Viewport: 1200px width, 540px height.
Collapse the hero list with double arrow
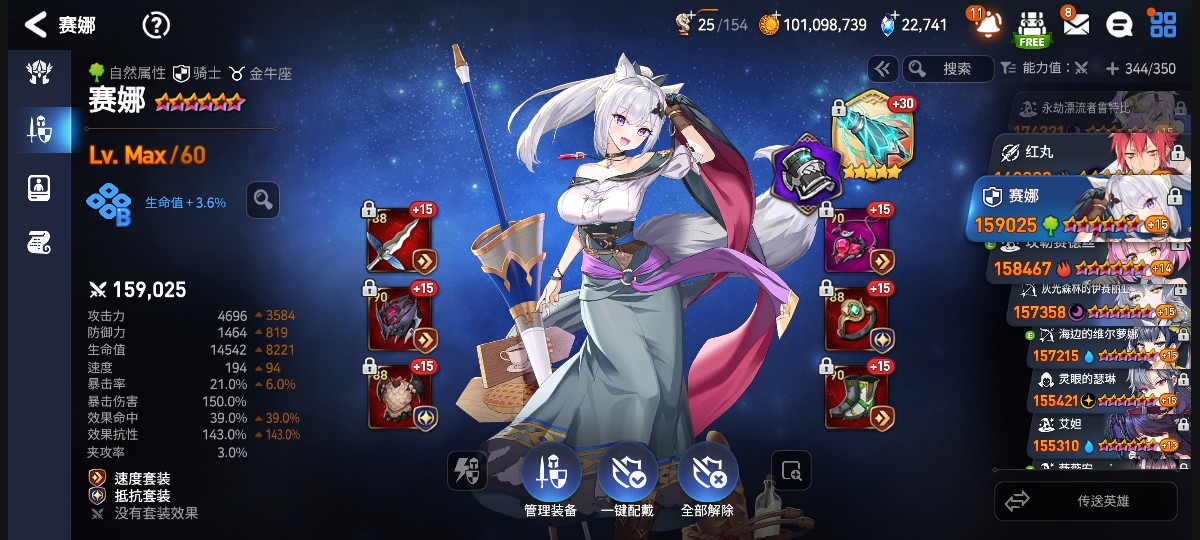882,69
